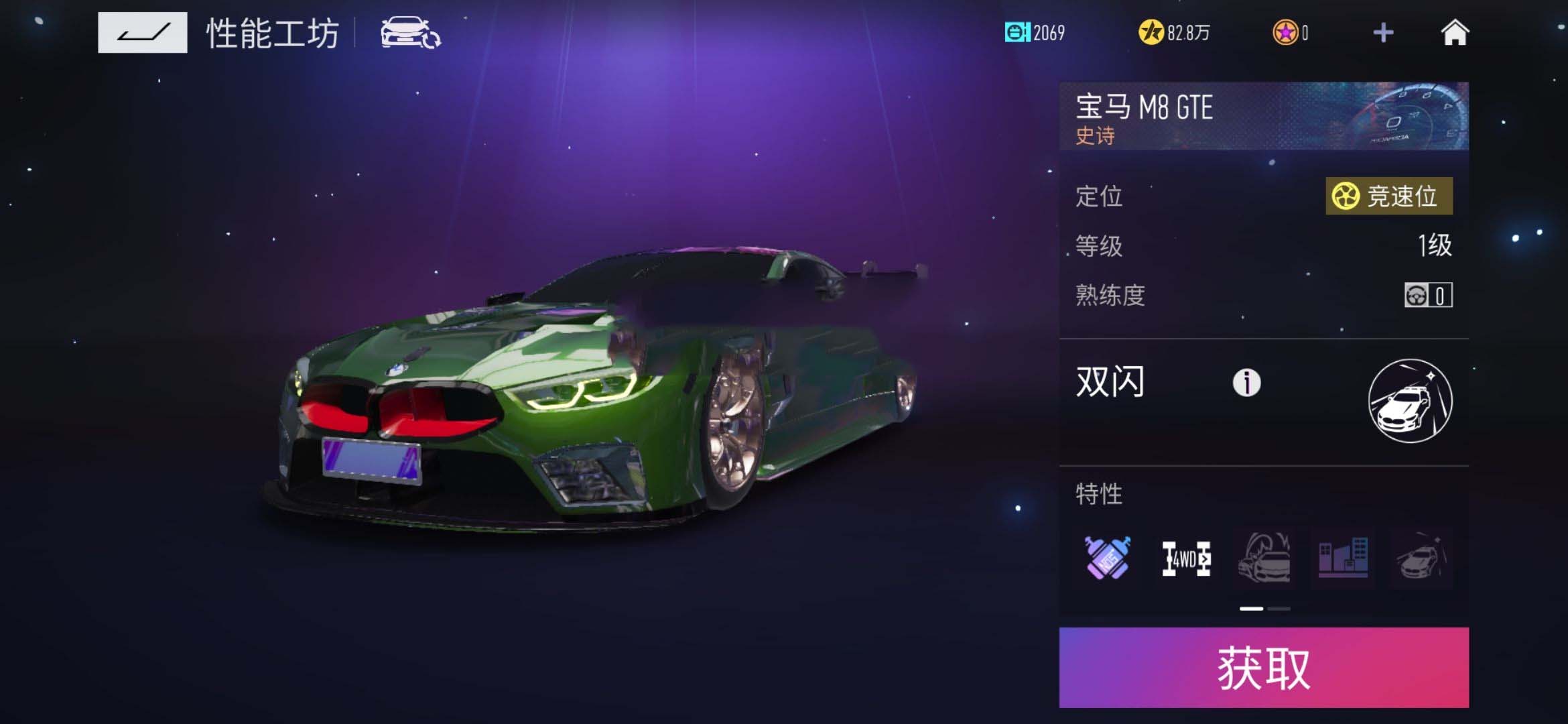The image size is (1568, 724).
Task: Select the round 双闪 car skill icon
Action: point(1410,401)
